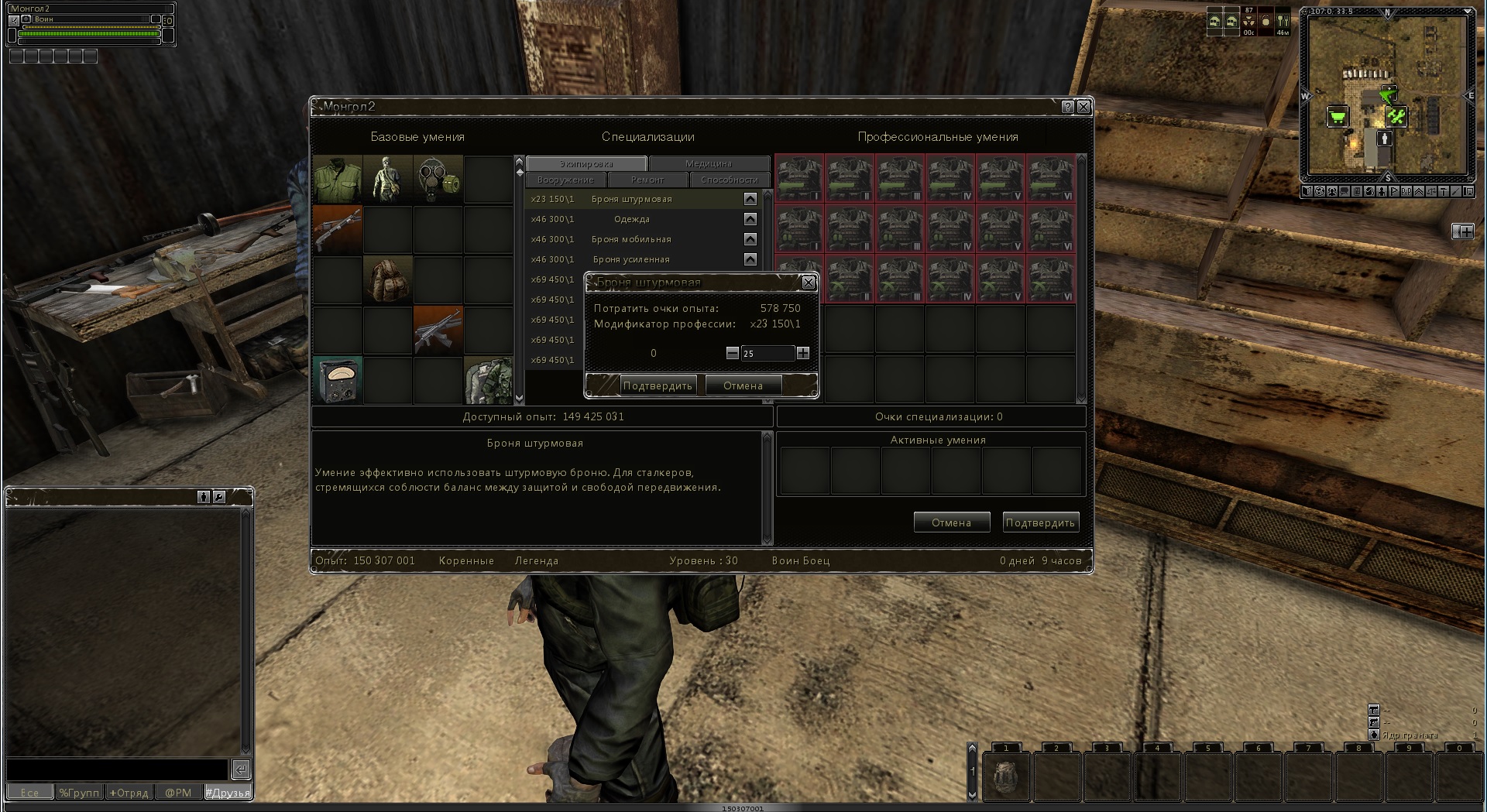Screen dimensions: 1487x812
Task: Switch the chat to the @PM channel
Action: coord(178,793)
